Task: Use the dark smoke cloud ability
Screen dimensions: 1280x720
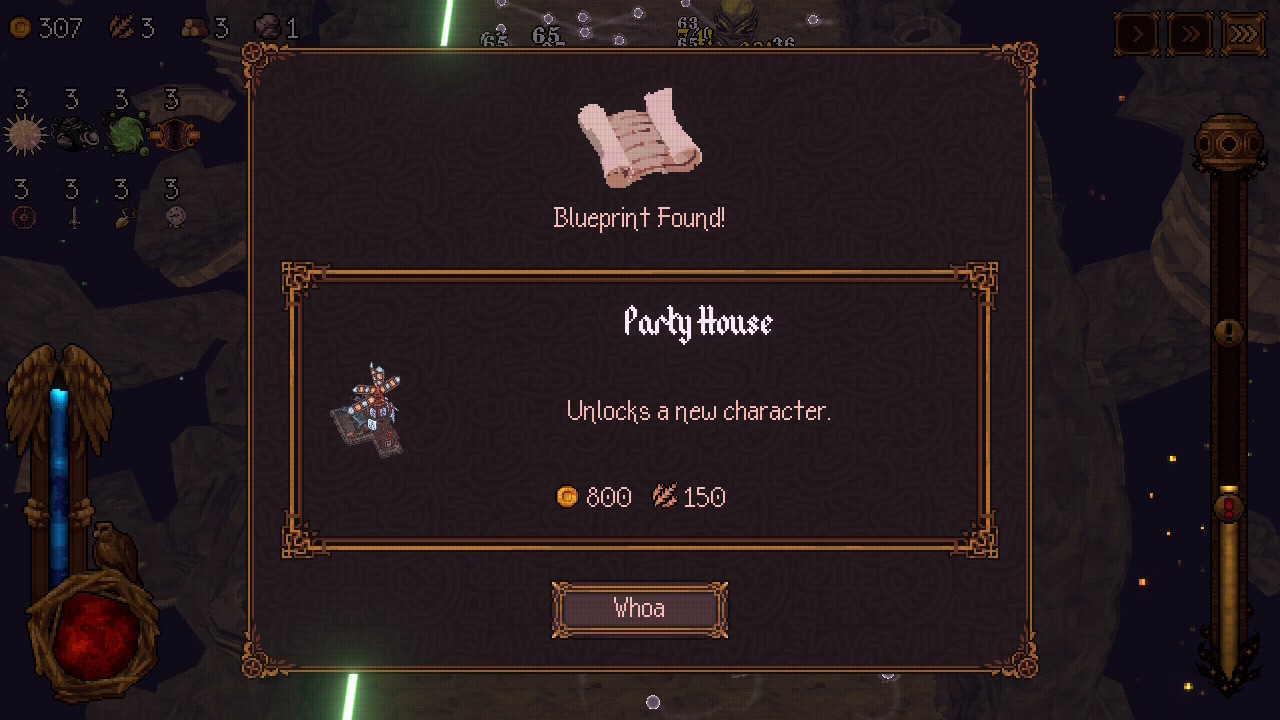Action: click(72, 134)
